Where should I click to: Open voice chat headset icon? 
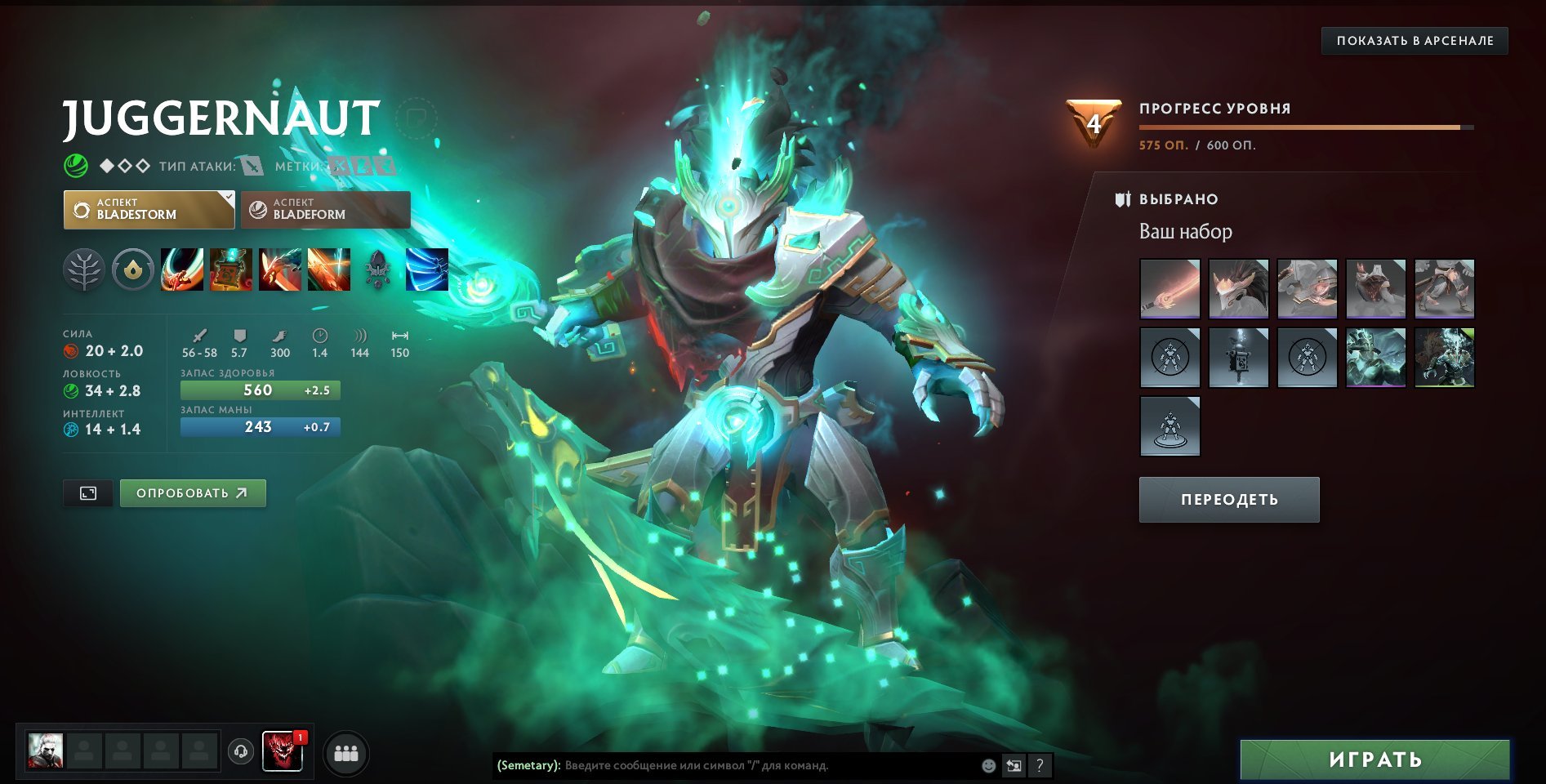239,754
